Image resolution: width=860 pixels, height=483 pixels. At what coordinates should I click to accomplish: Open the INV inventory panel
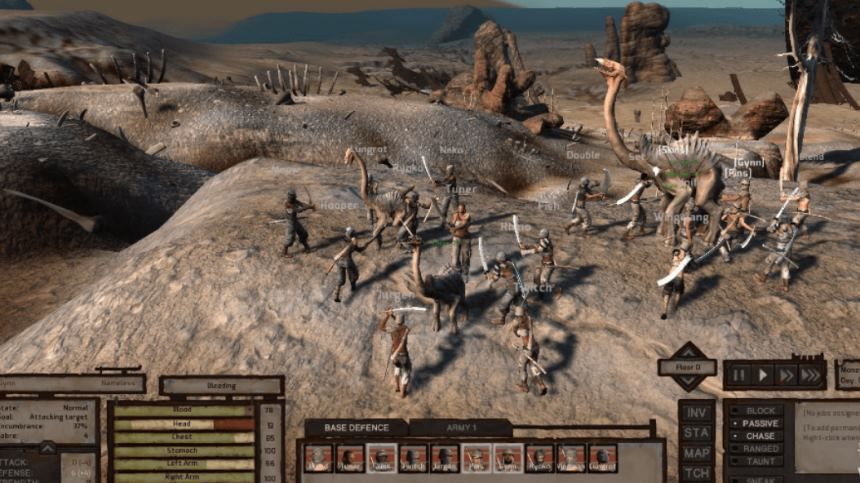point(697,412)
